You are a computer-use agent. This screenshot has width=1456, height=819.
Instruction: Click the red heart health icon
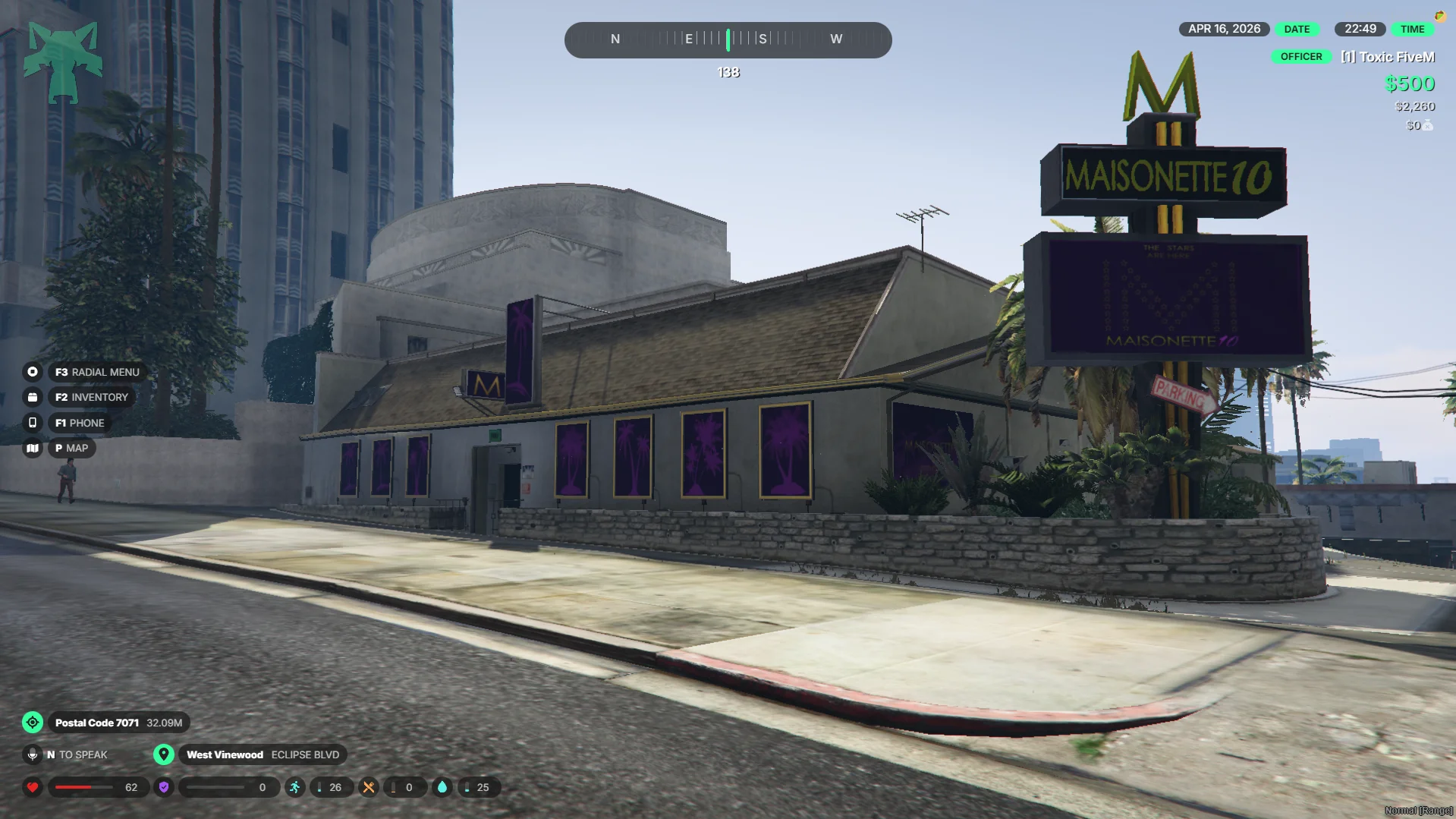(x=33, y=787)
